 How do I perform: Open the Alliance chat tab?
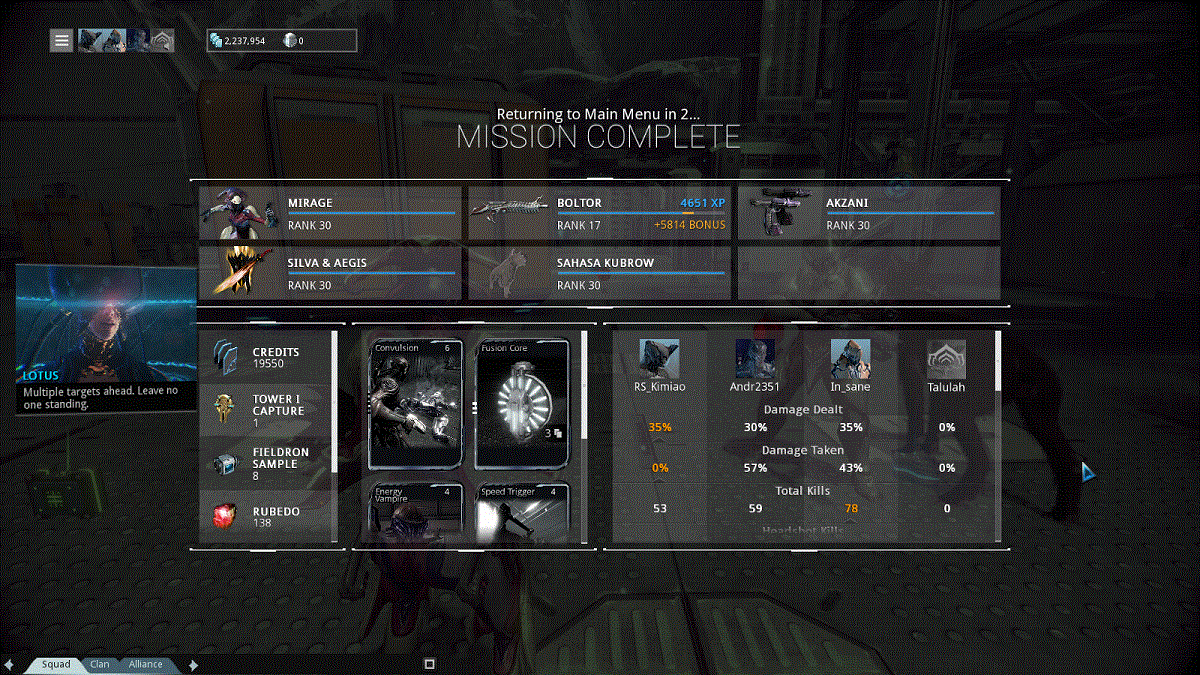click(145, 664)
